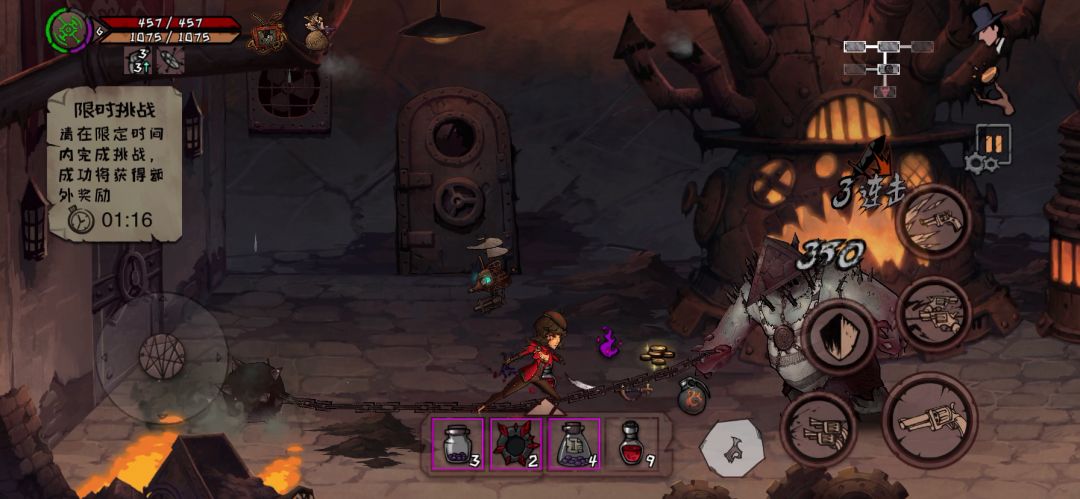This screenshot has width=1080, height=499.
Task: Inspect the round shield buff icon
Action: (171, 61)
